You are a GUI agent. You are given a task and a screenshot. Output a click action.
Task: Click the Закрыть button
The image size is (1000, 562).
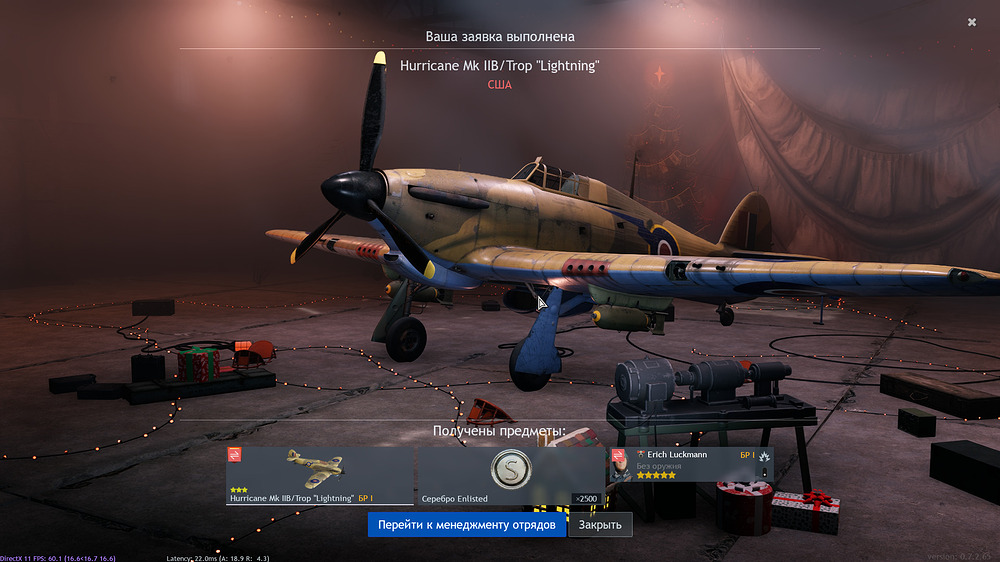[x=600, y=525]
